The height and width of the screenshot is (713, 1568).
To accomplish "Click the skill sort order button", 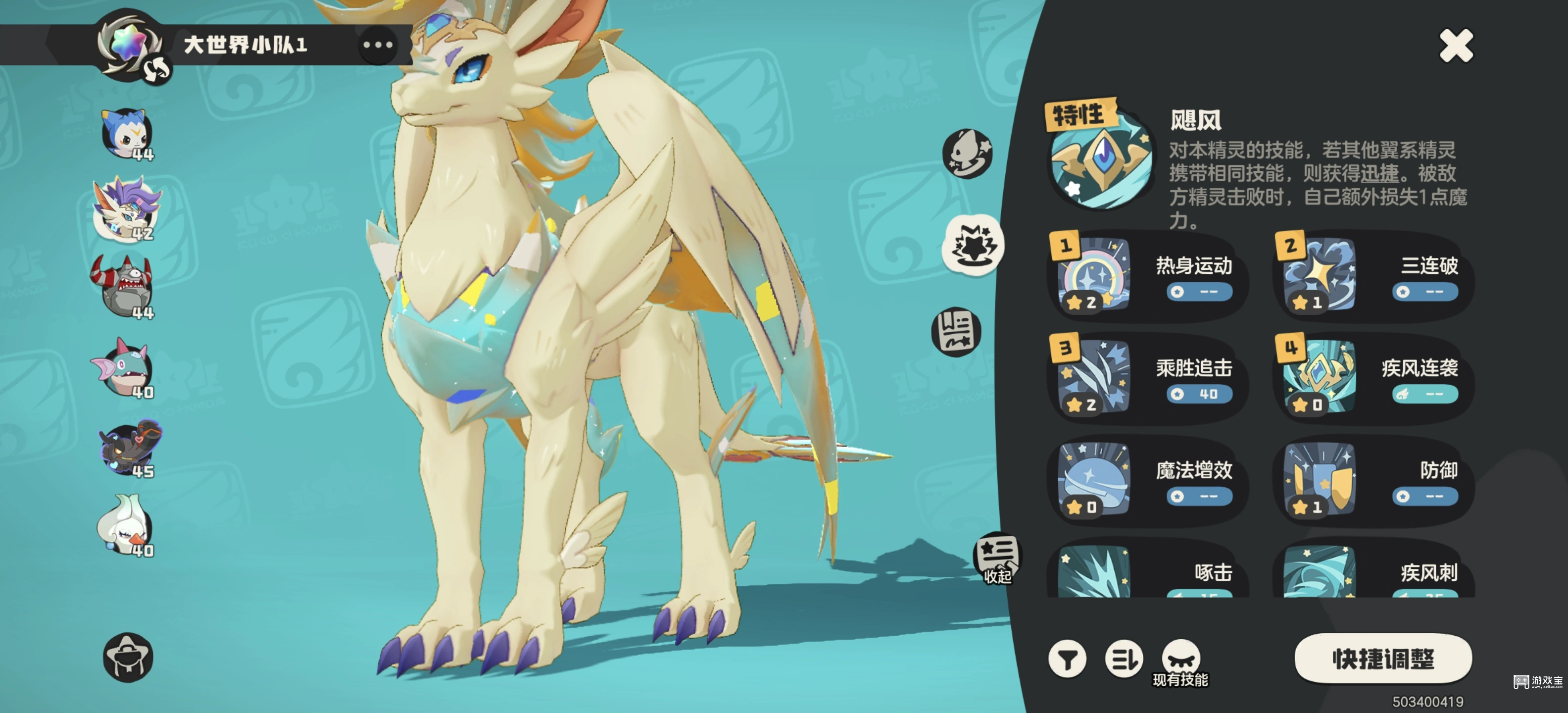I will [x=1124, y=659].
